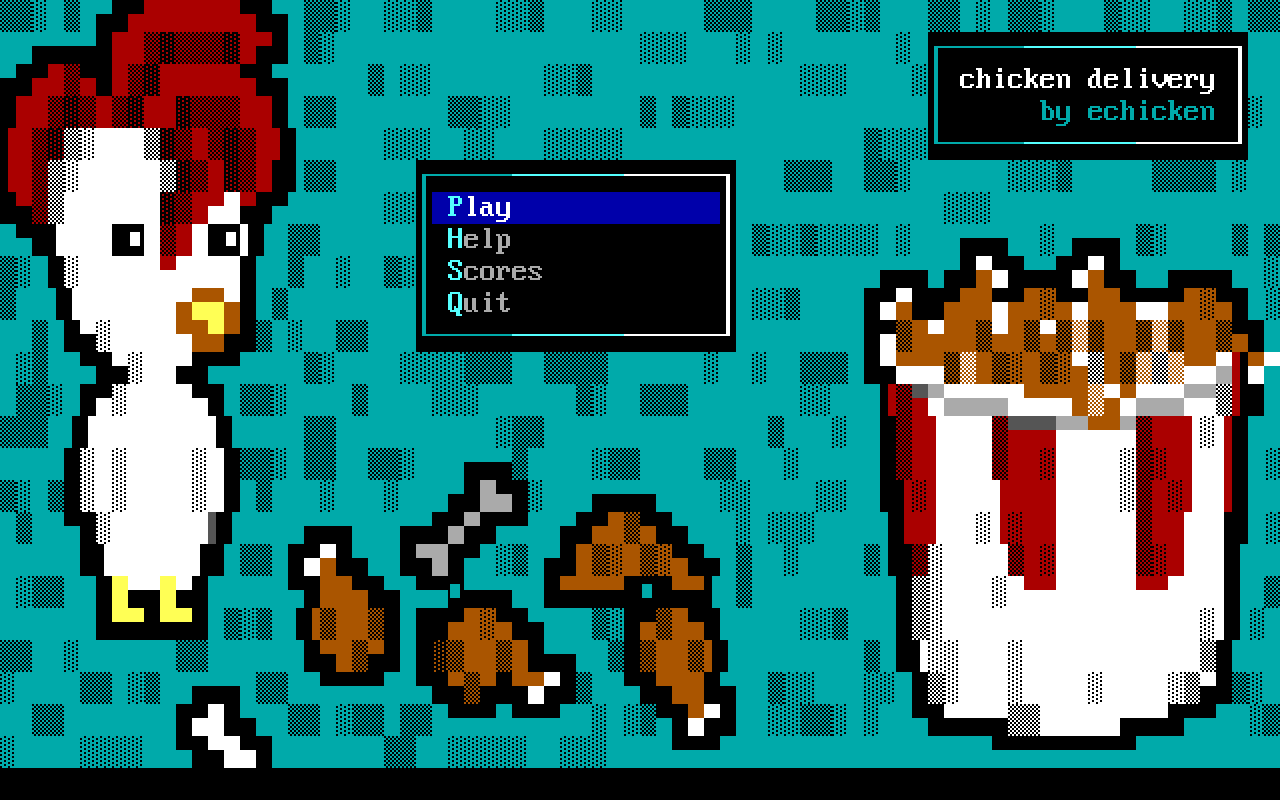Click the leftmost drumstick sprite
Image resolution: width=1280 pixels, height=800 pixels.
[x=345, y=615]
